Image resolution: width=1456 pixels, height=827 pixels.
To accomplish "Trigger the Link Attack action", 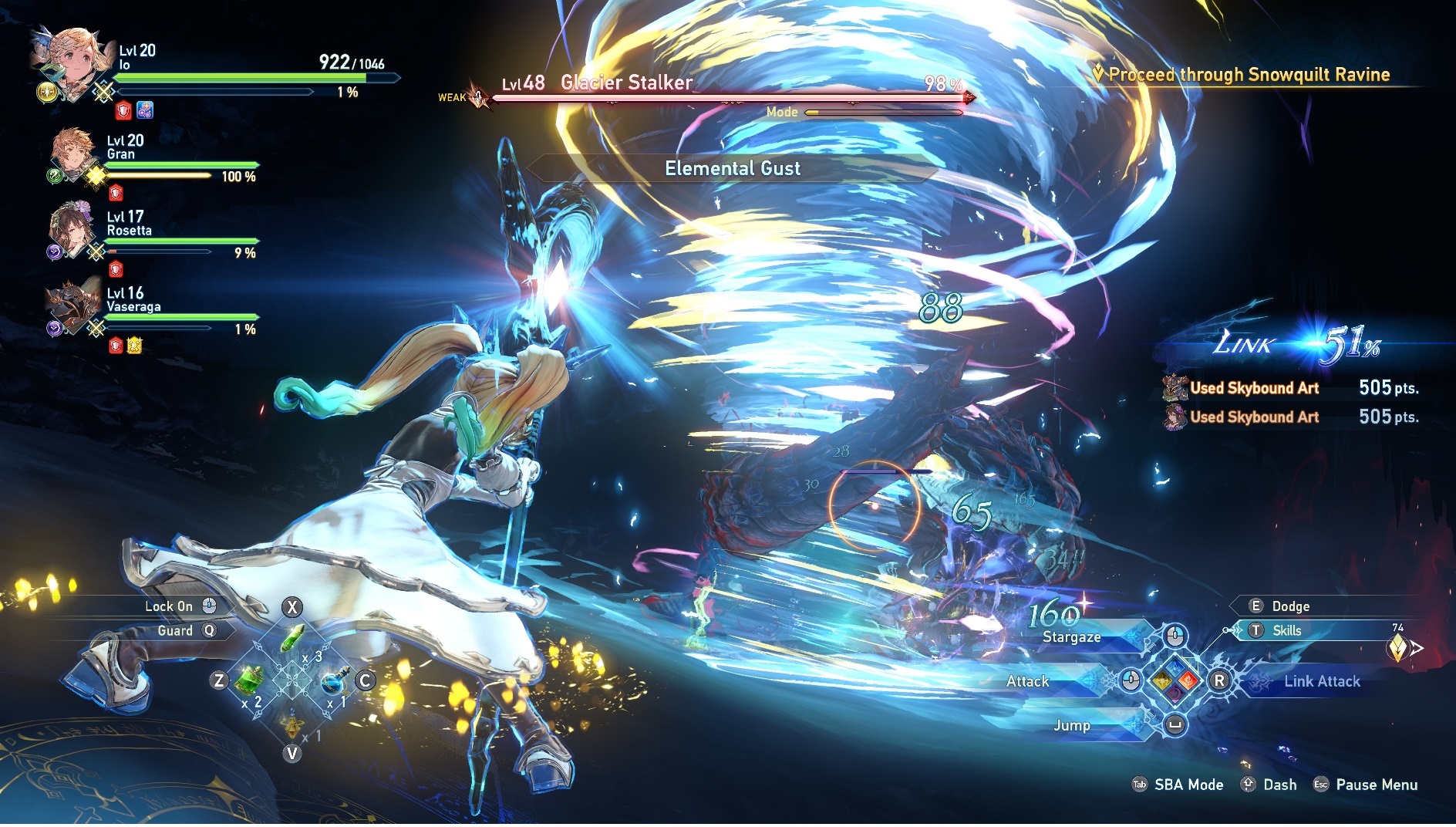I will click(1321, 681).
